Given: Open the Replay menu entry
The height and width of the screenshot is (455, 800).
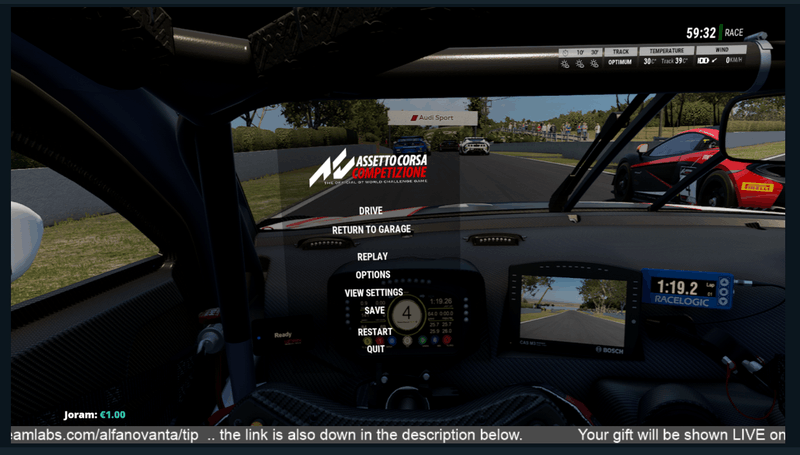Looking at the screenshot, I should point(372,257).
